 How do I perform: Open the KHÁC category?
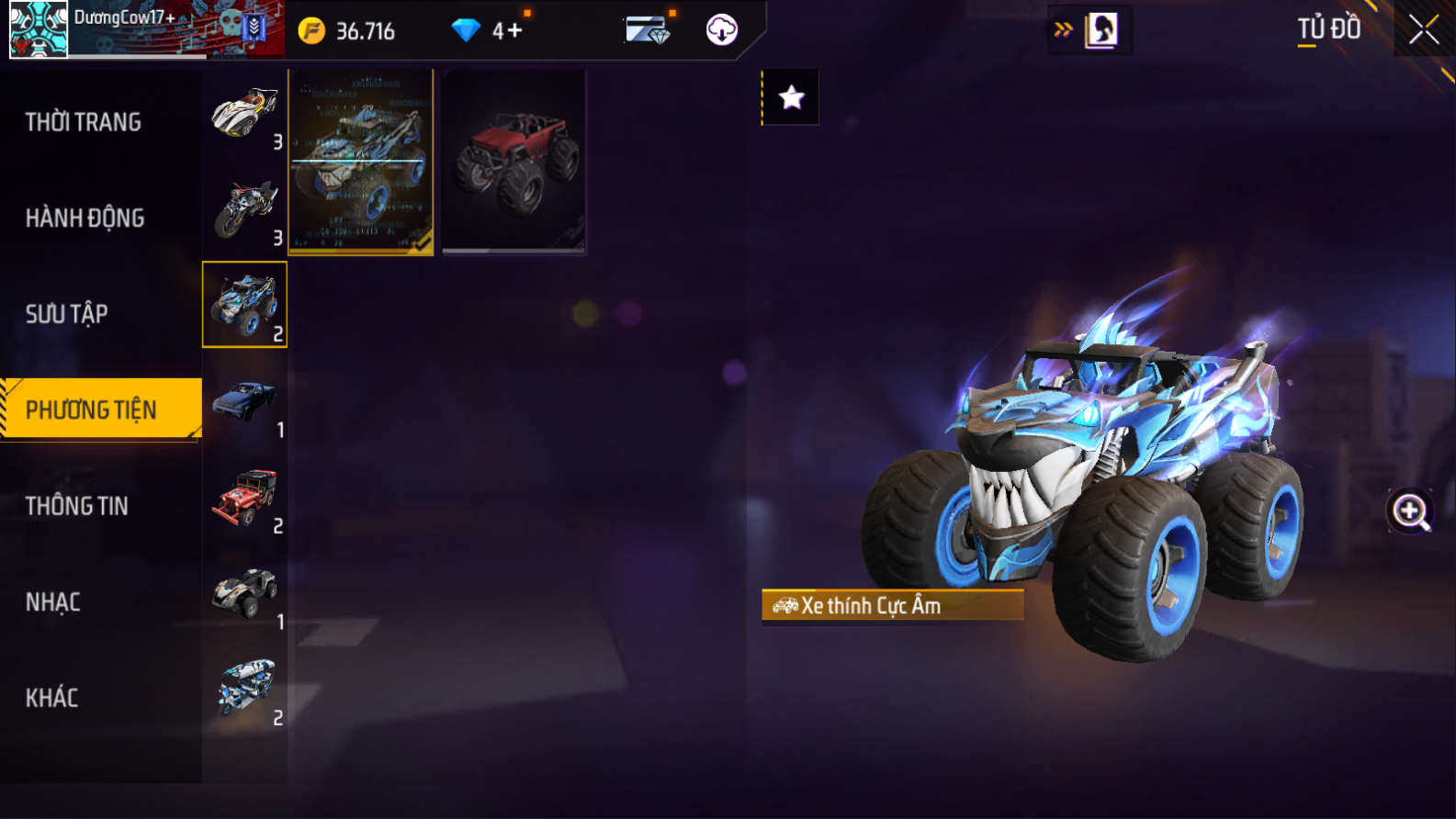tap(52, 698)
